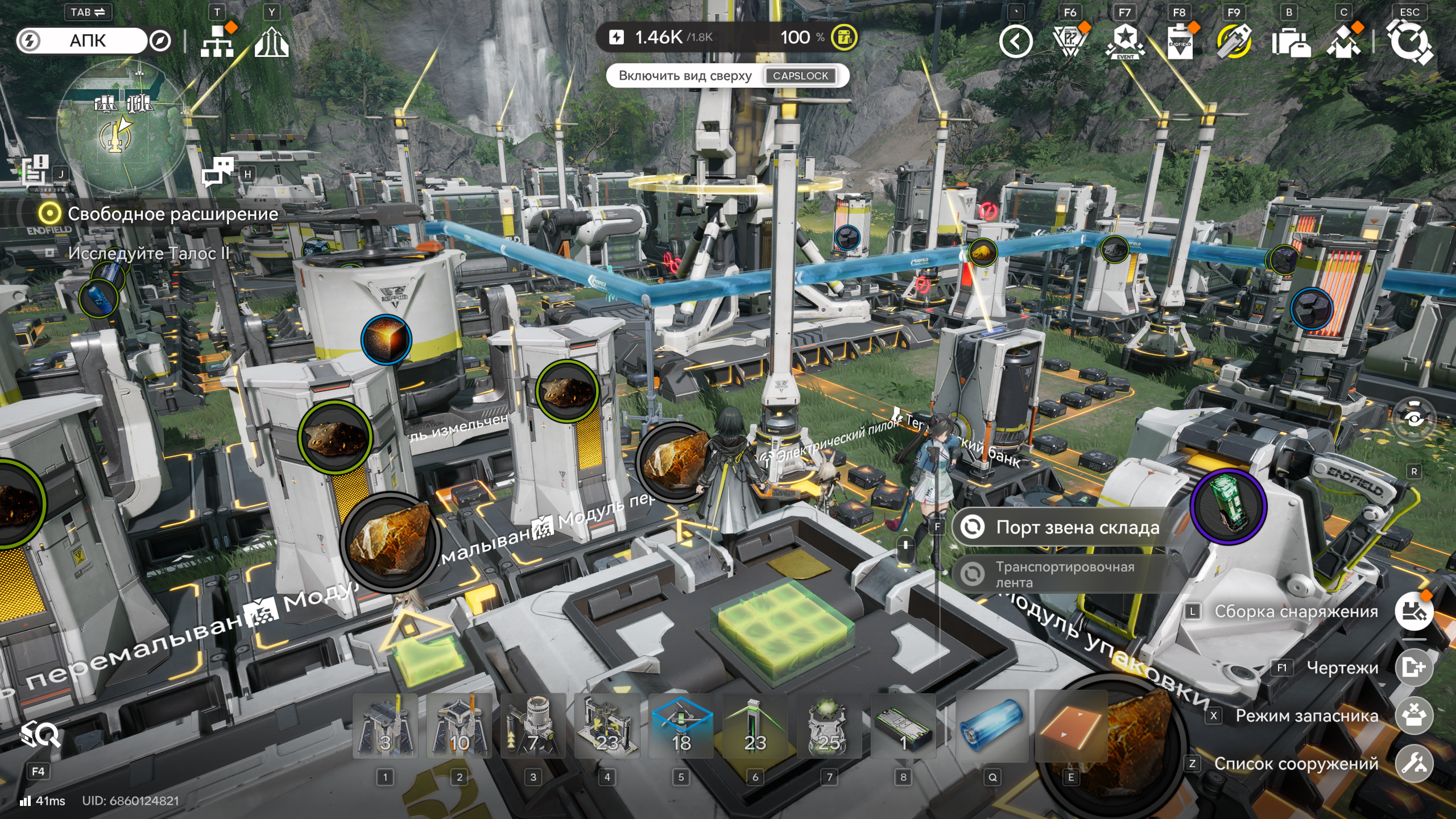Click the back arrow circle icon
Viewport: 1456px width, 819px height.
click(x=1016, y=41)
